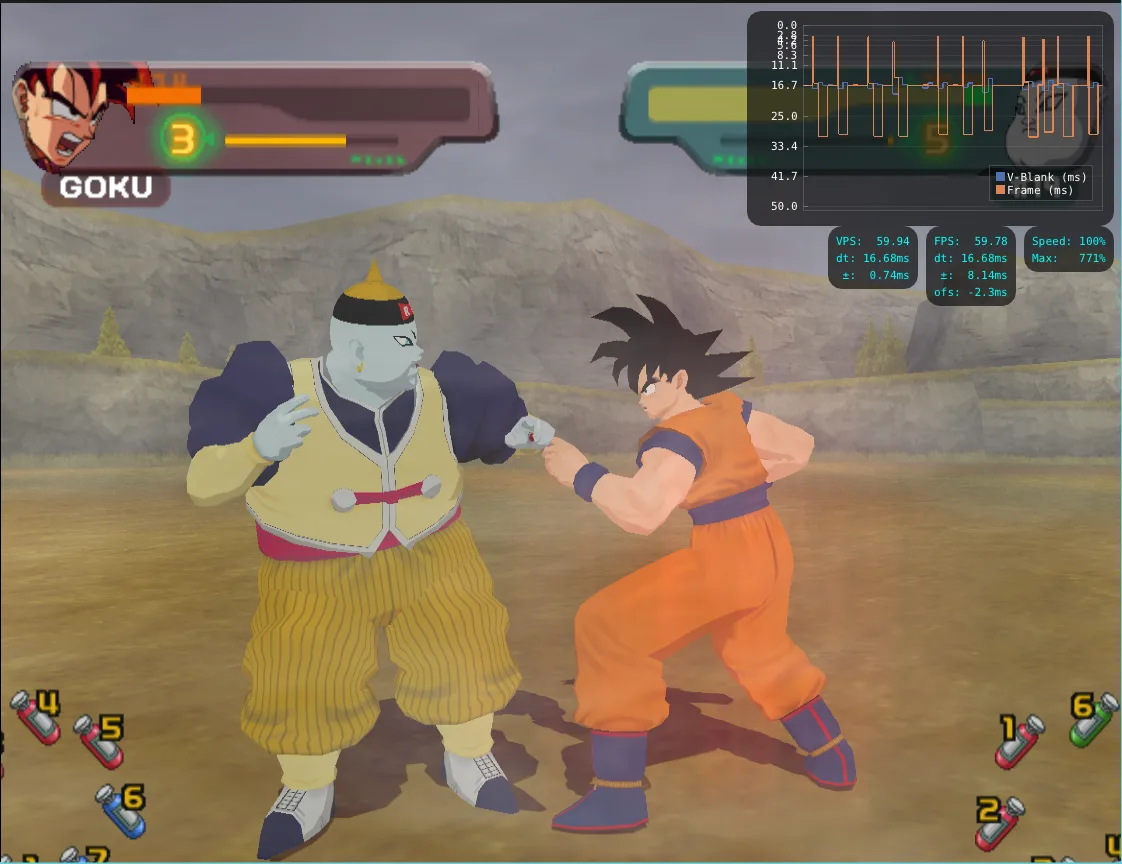Click the Frame (ms) legend entry
The width and height of the screenshot is (1122, 864).
(1034, 190)
